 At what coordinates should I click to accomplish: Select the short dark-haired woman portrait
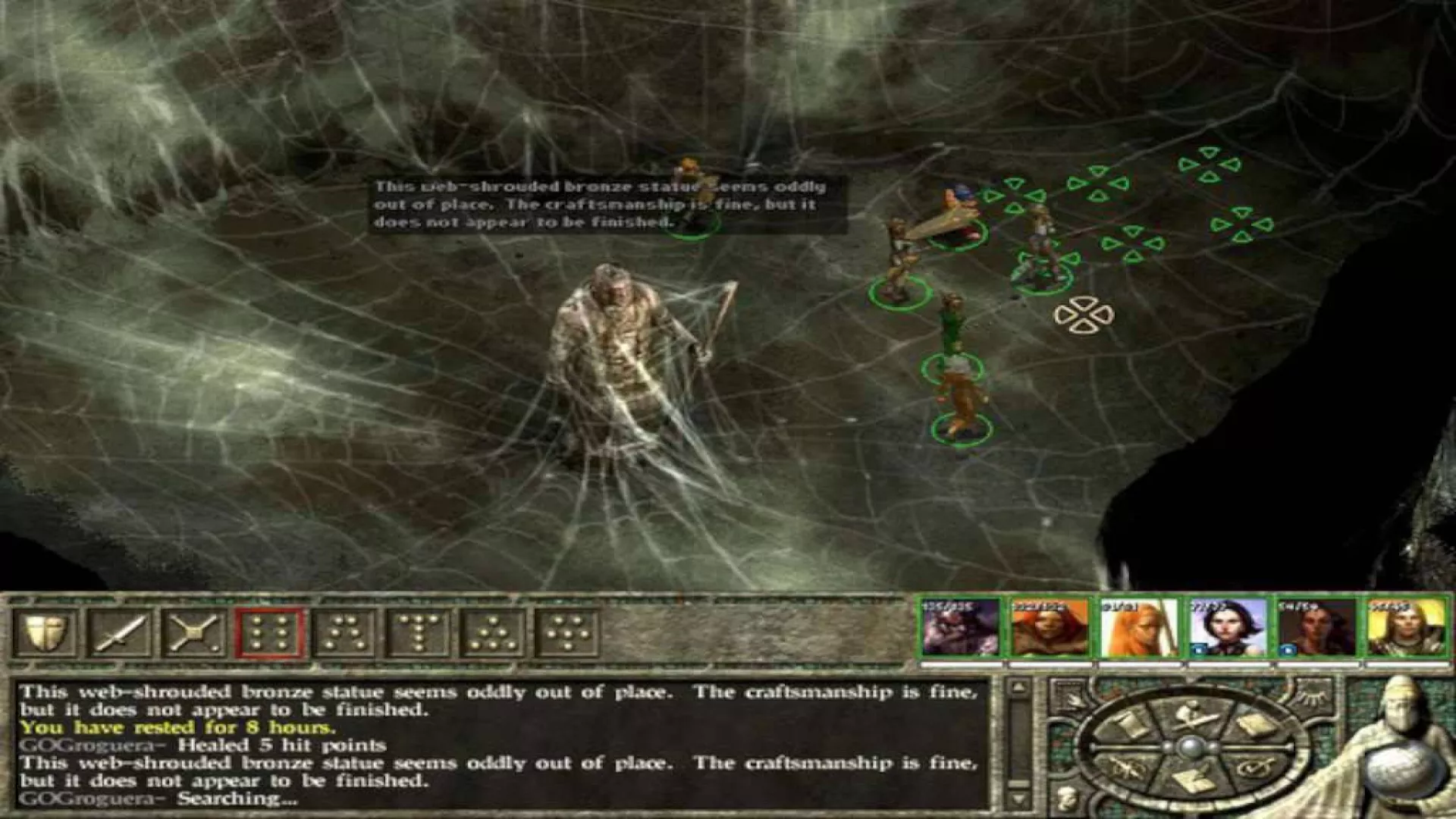click(x=1228, y=628)
